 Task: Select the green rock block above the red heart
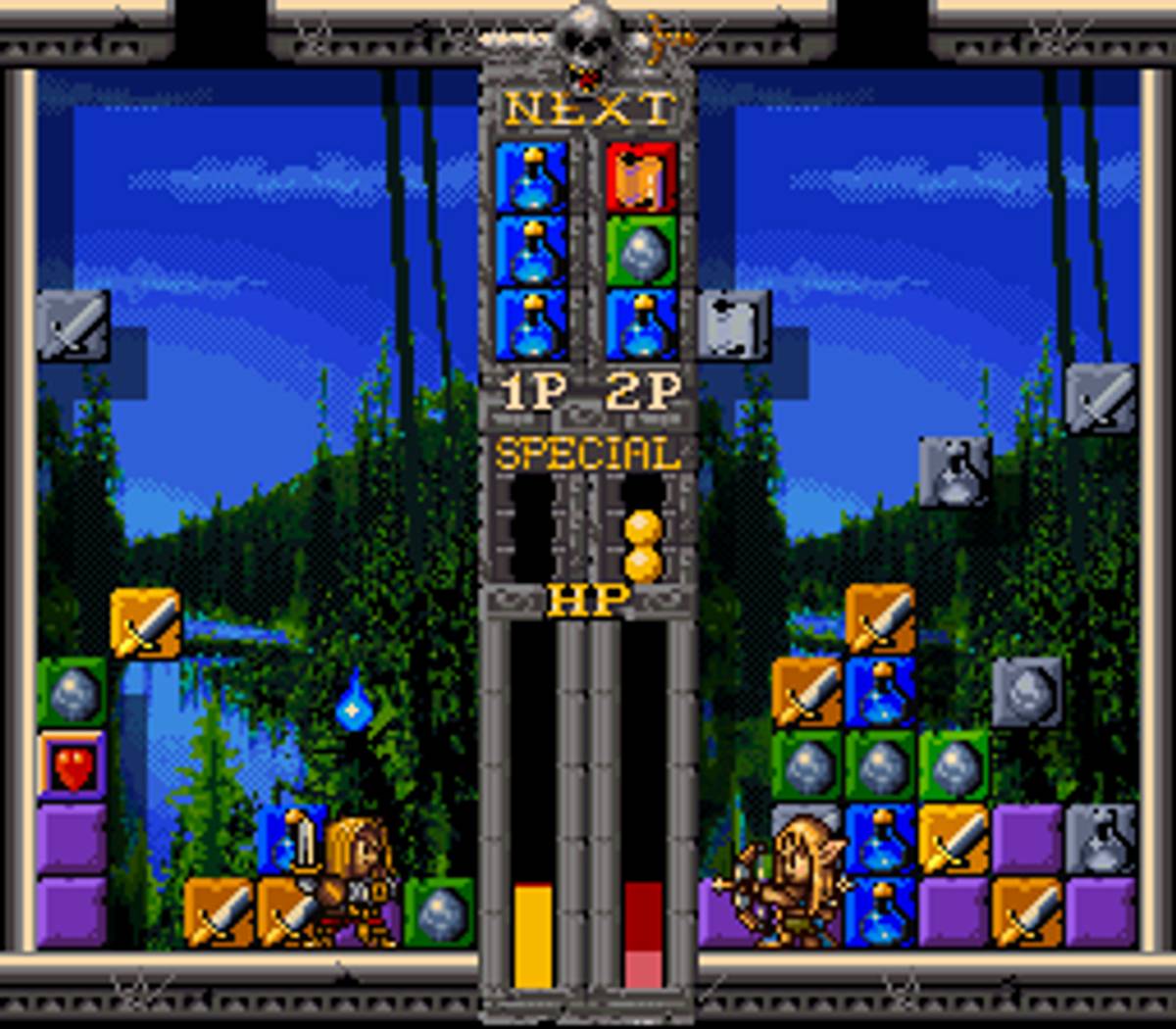pos(73,692)
